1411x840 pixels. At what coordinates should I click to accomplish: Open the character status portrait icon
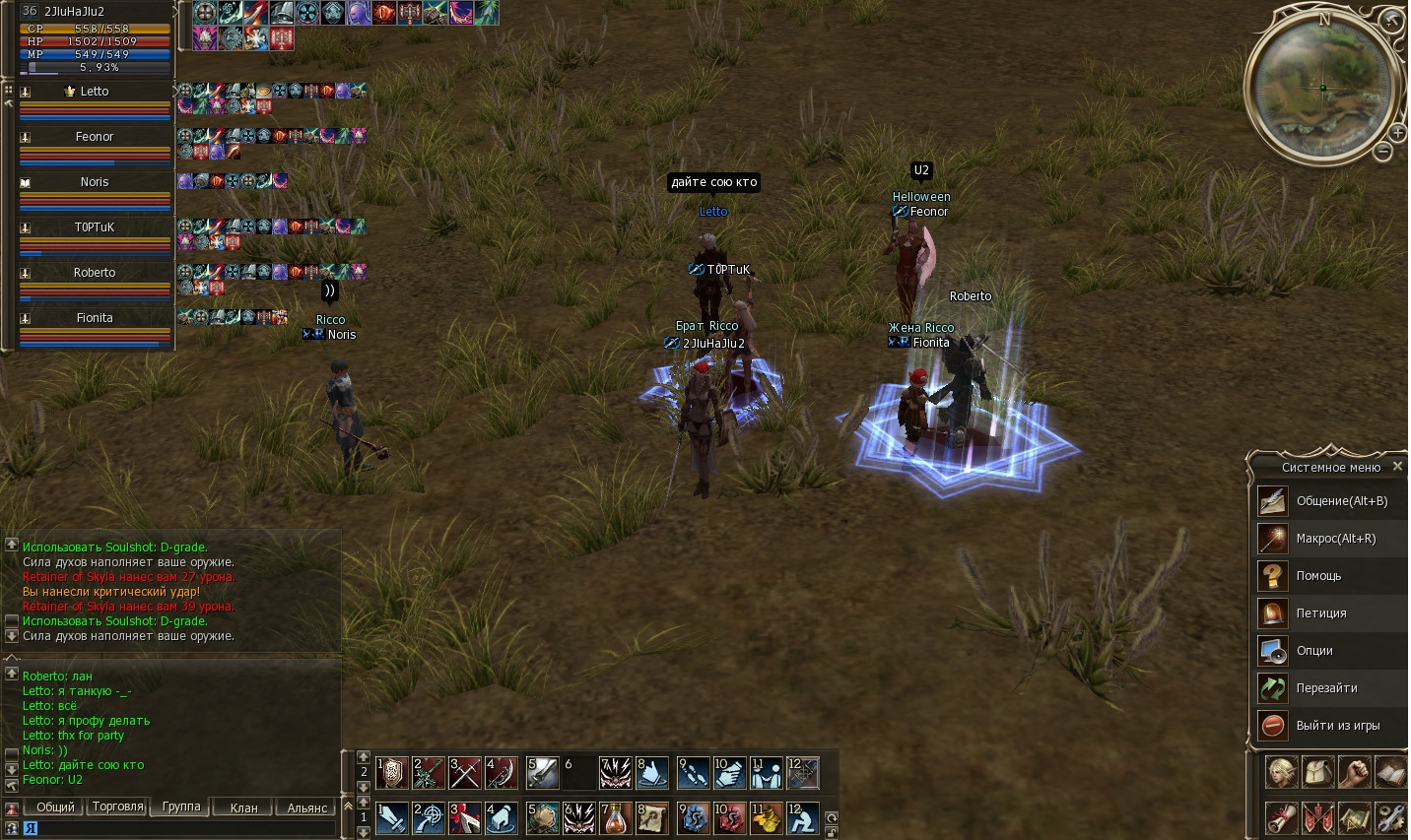point(1281,772)
